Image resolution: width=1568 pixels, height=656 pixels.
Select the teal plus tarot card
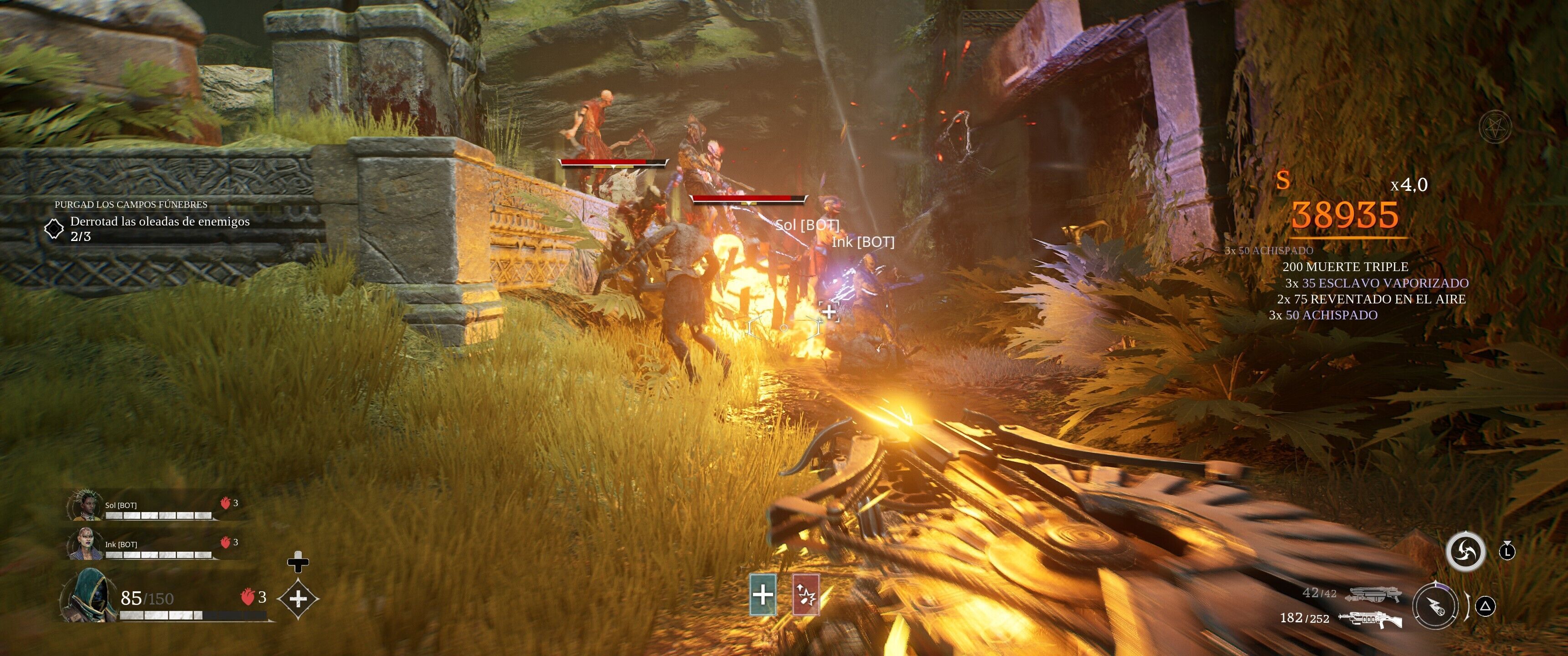tap(763, 594)
